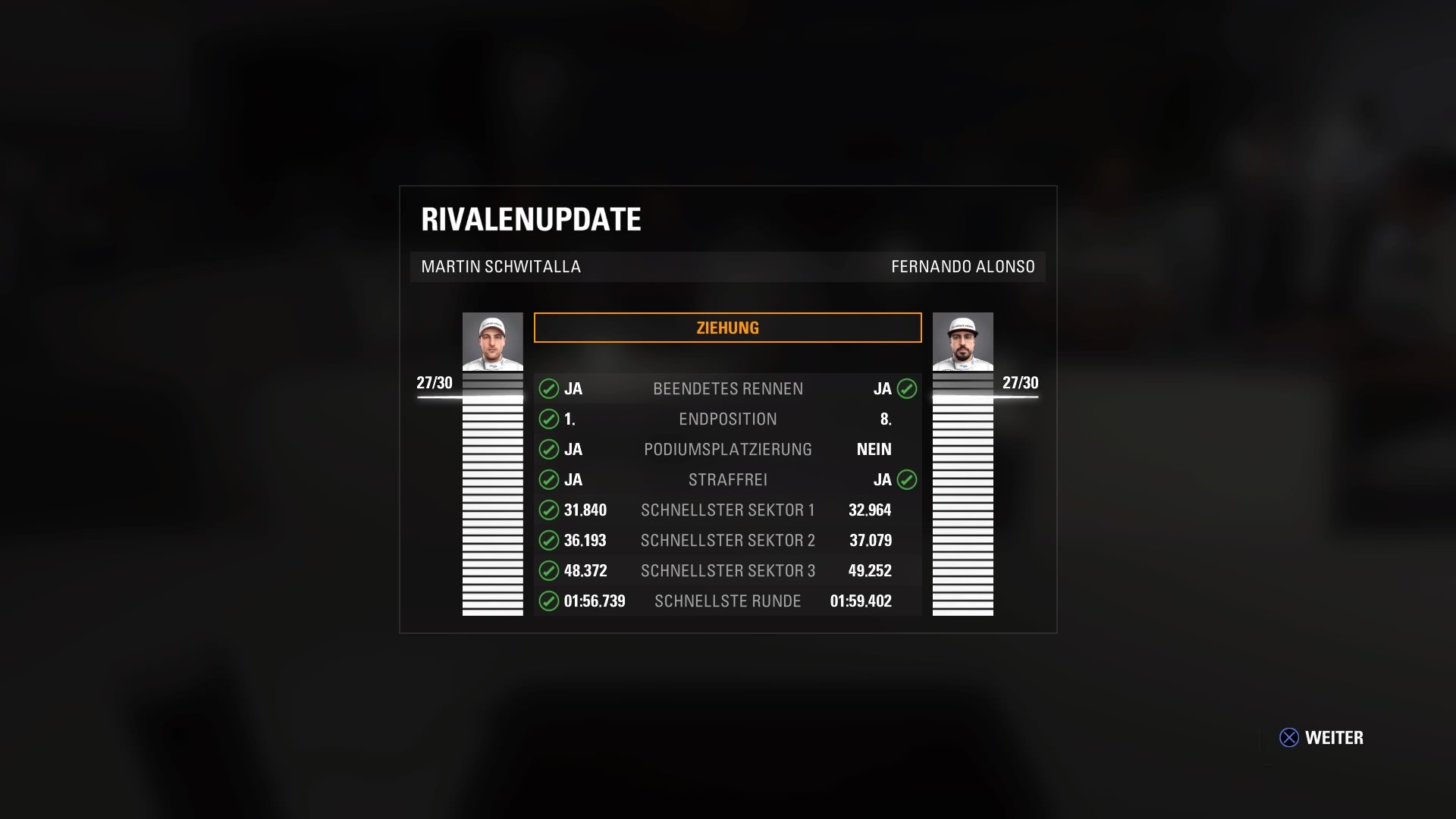The height and width of the screenshot is (819, 1456).
Task: Open Martin Schwitalla's driver details
Action: click(492, 344)
